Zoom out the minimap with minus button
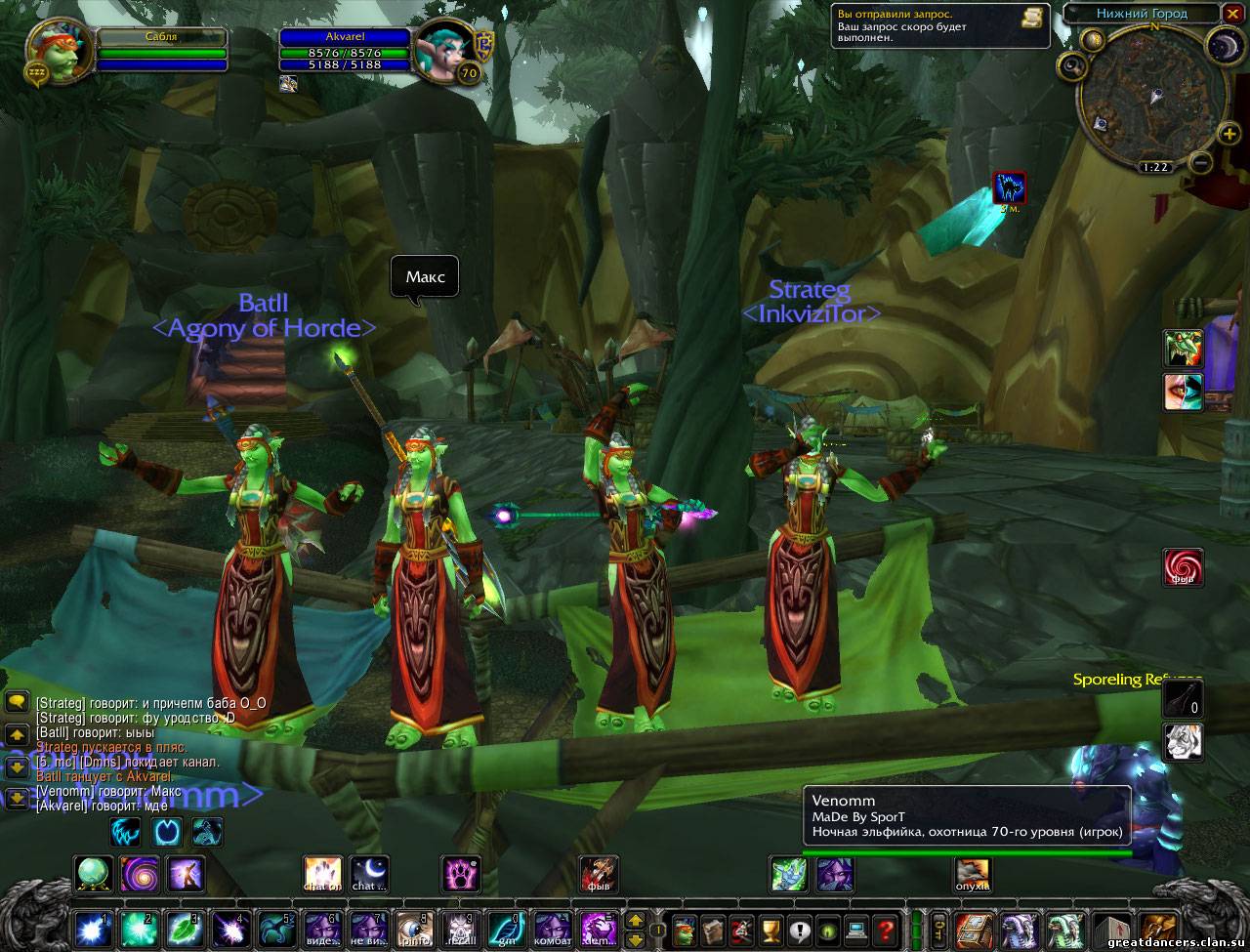 (x=1202, y=162)
